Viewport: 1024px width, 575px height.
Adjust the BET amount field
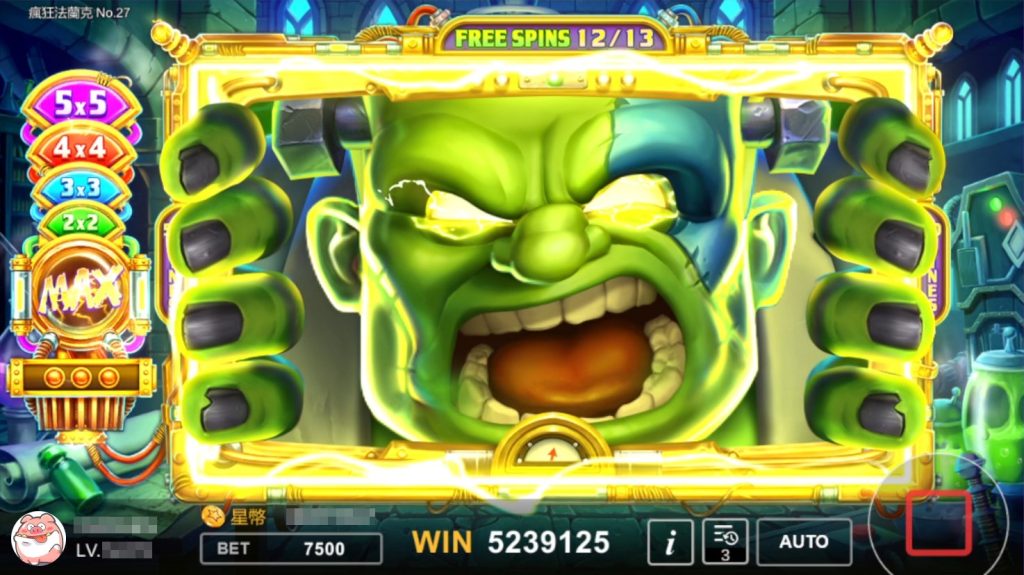point(291,548)
